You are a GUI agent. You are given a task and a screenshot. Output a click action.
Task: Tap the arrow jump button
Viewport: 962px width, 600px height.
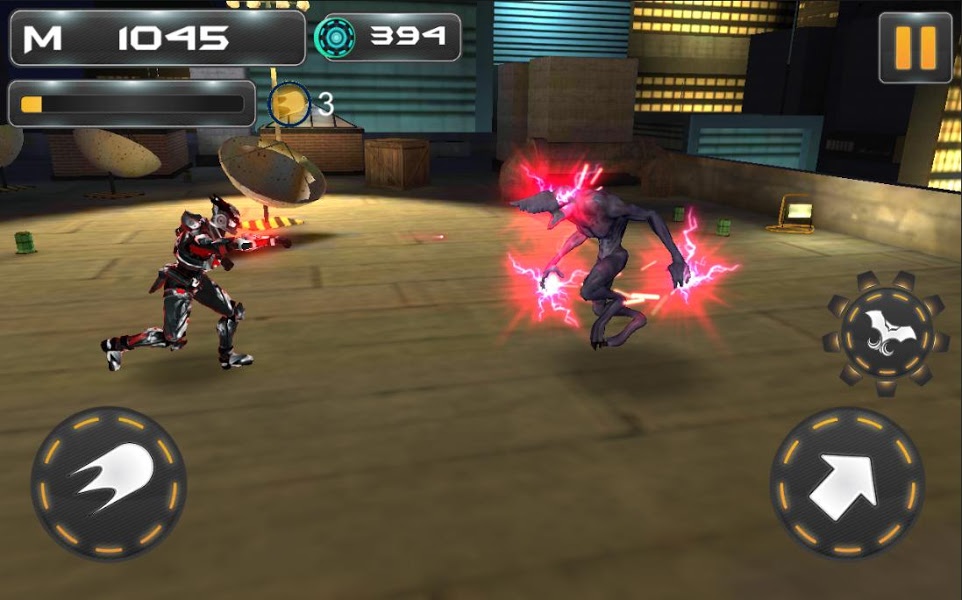tap(846, 483)
